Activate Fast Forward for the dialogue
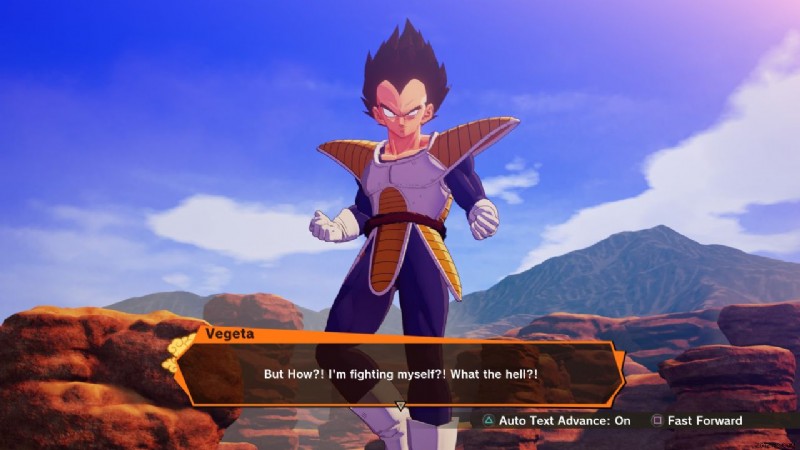800x450 pixels. point(698,421)
